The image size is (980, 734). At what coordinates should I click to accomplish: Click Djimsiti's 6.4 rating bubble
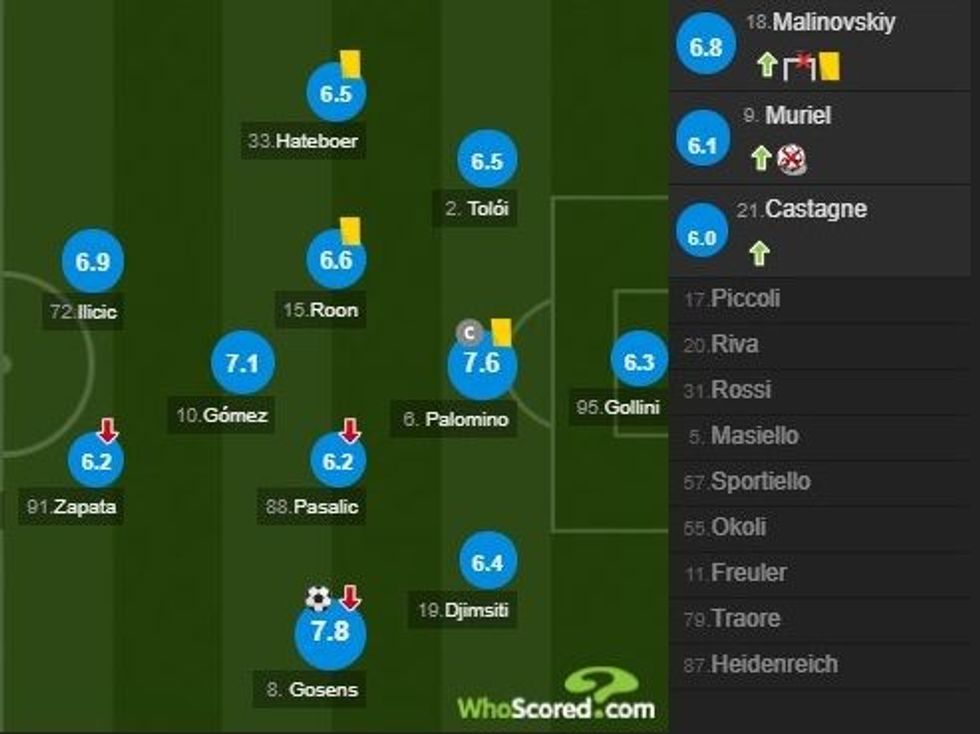pos(487,563)
